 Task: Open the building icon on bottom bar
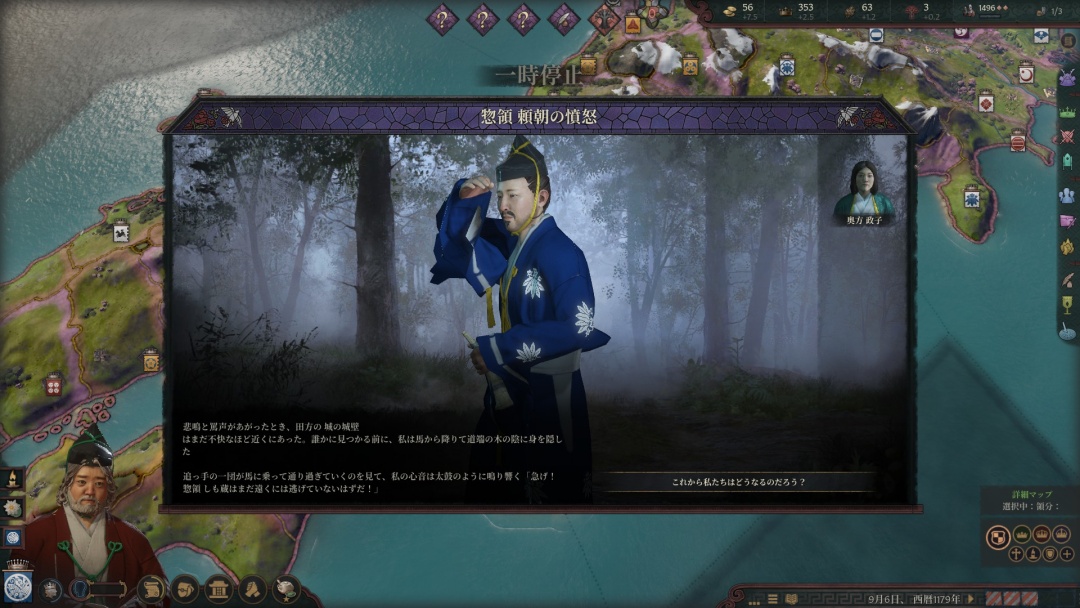220,589
